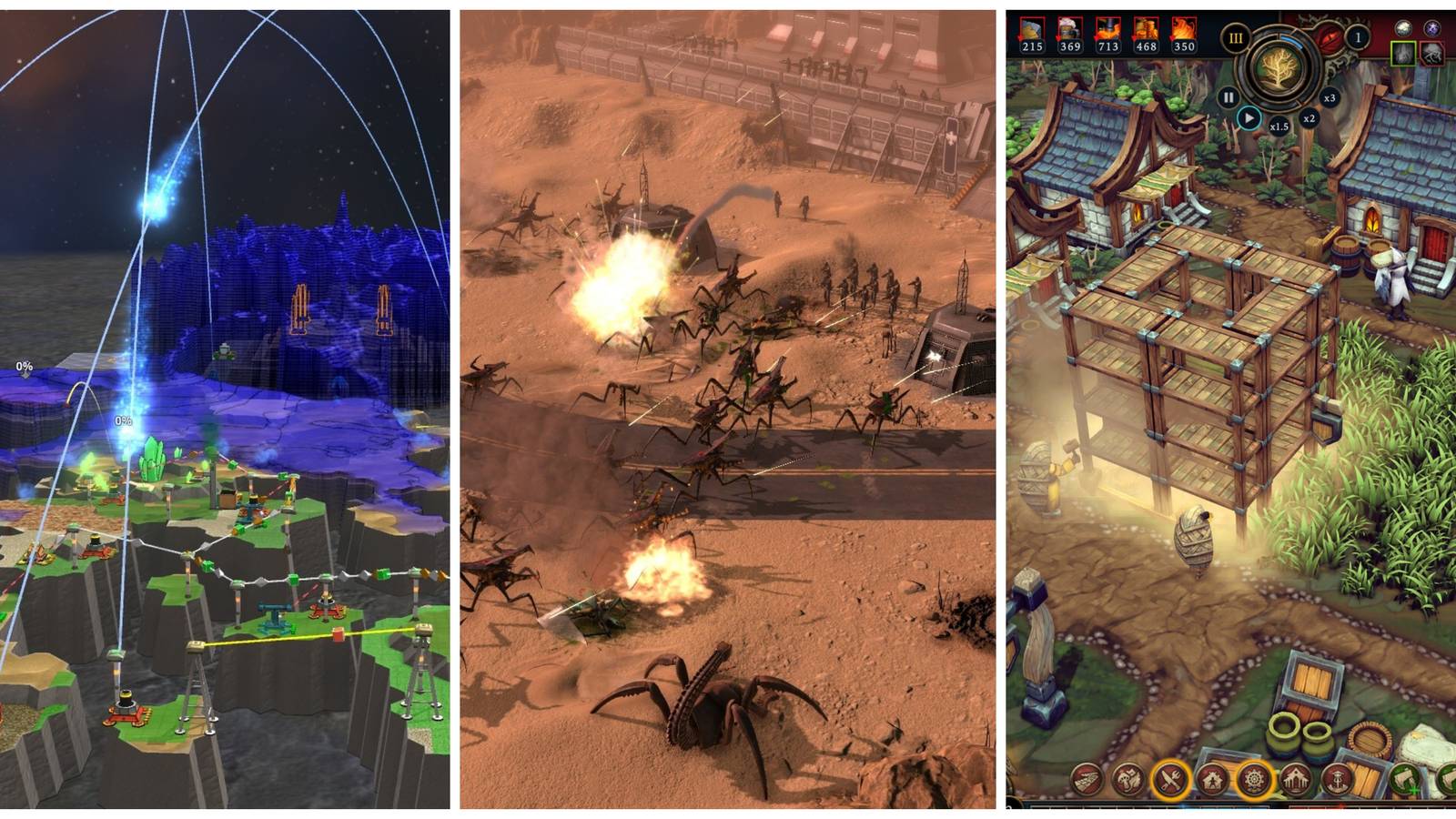Toggle the green-outlined portrait beside the red eye

tap(1404, 55)
